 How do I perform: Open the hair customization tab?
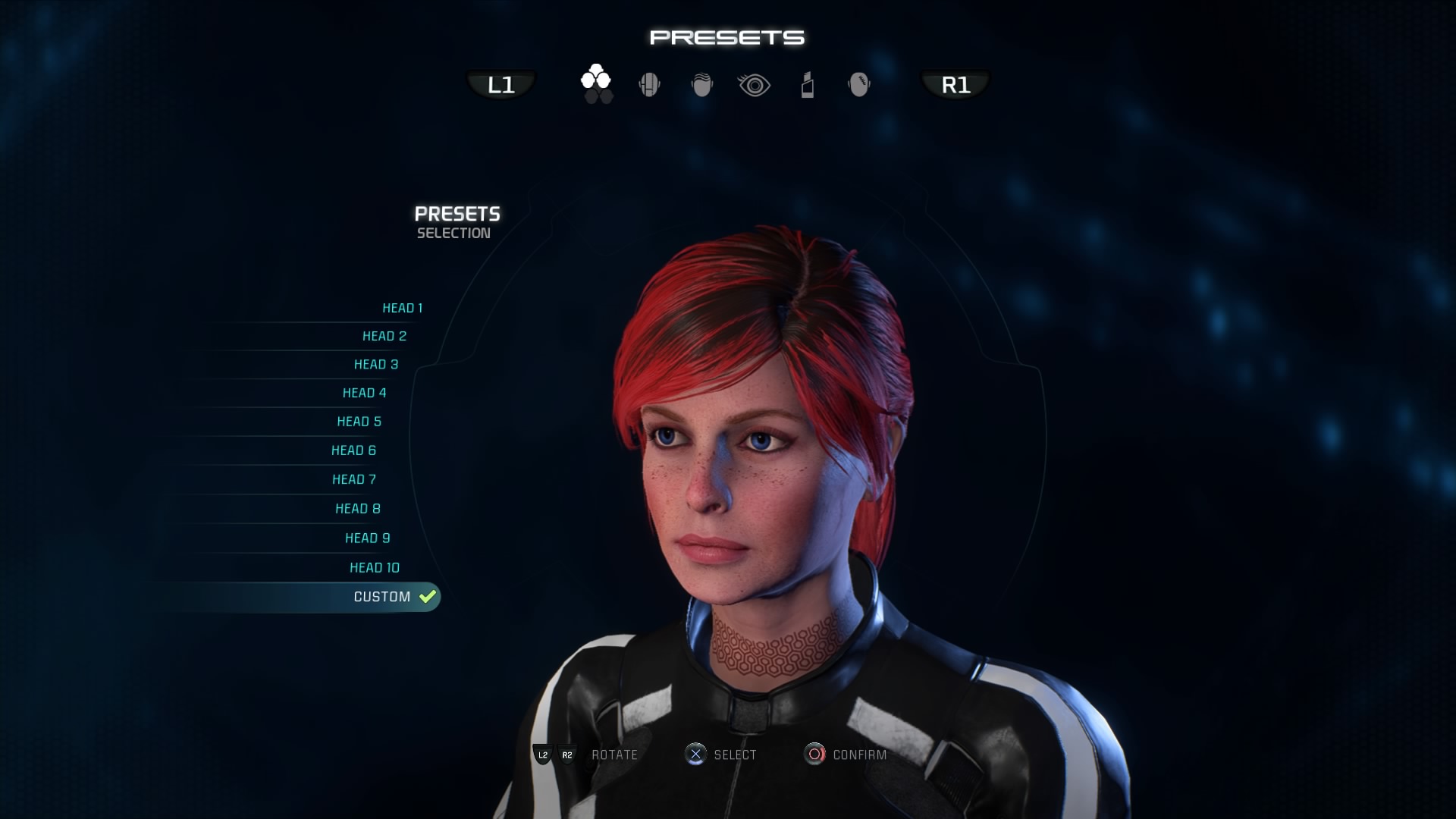pyautogui.click(x=702, y=85)
